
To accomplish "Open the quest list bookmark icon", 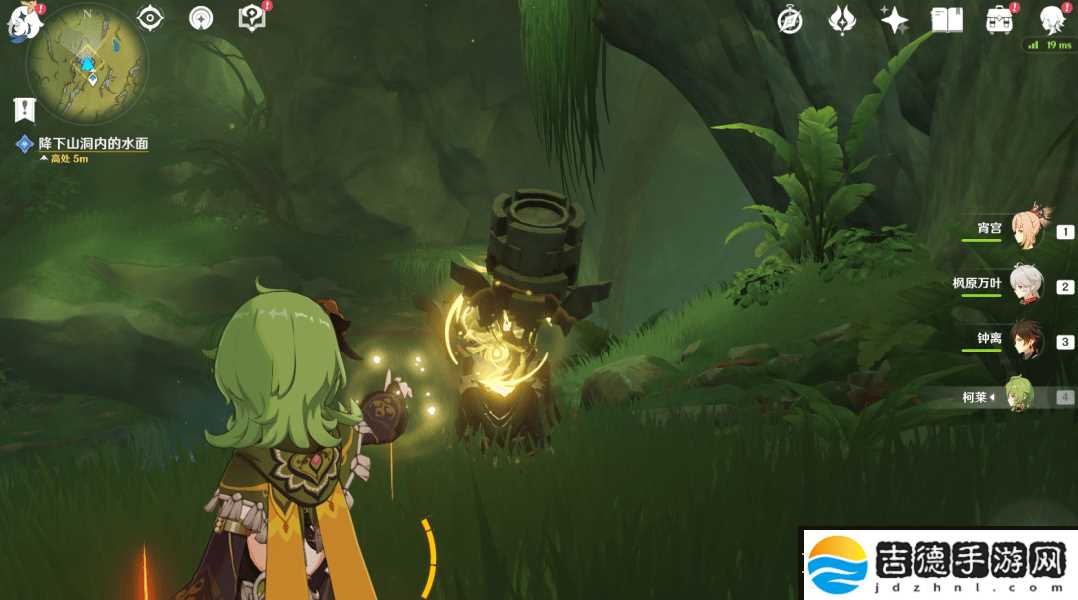I will click(24, 109).
